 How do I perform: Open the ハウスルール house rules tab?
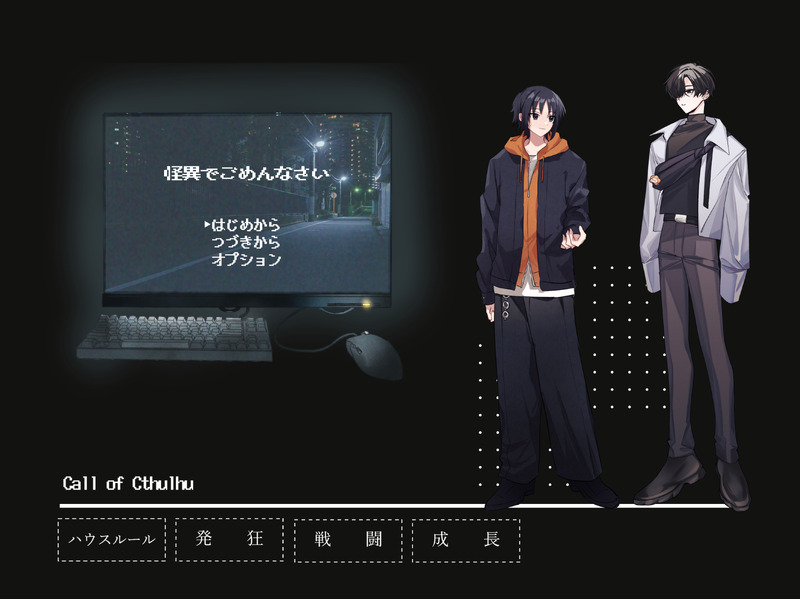click(x=112, y=540)
